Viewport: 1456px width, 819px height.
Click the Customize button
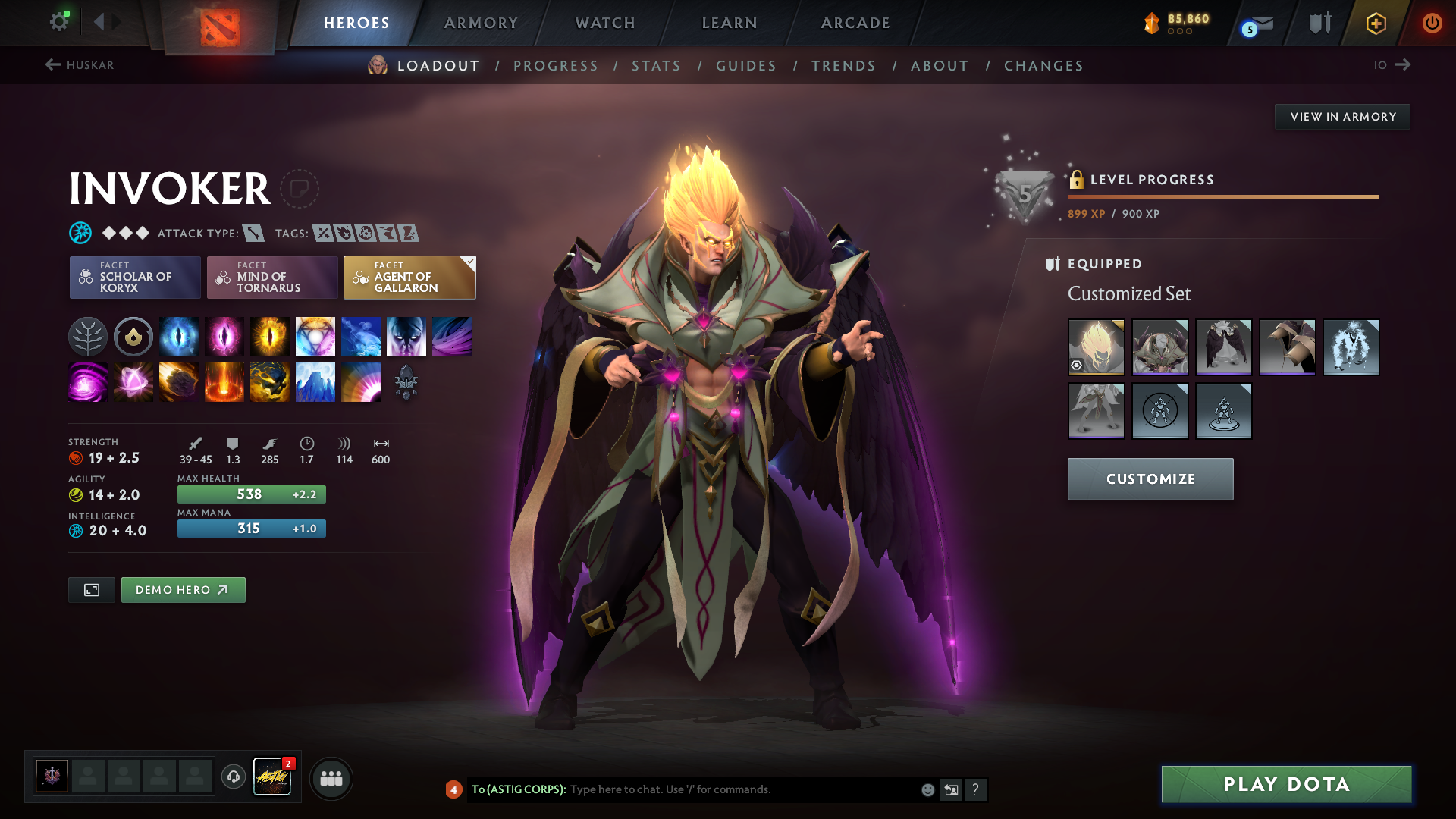[x=1150, y=479]
